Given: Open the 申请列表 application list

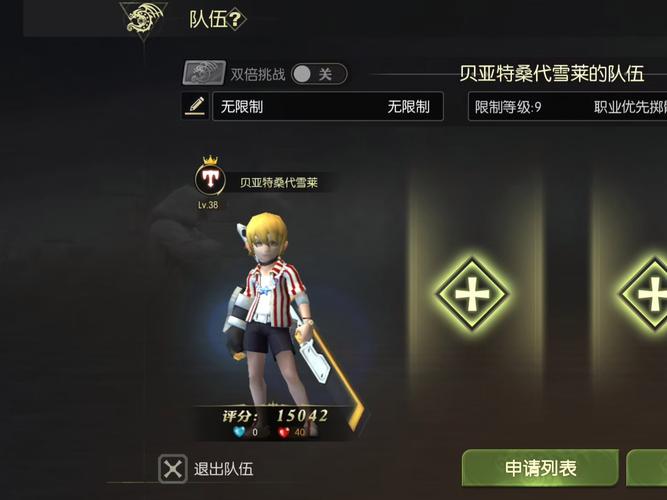Looking at the screenshot, I should tap(540, 468).
